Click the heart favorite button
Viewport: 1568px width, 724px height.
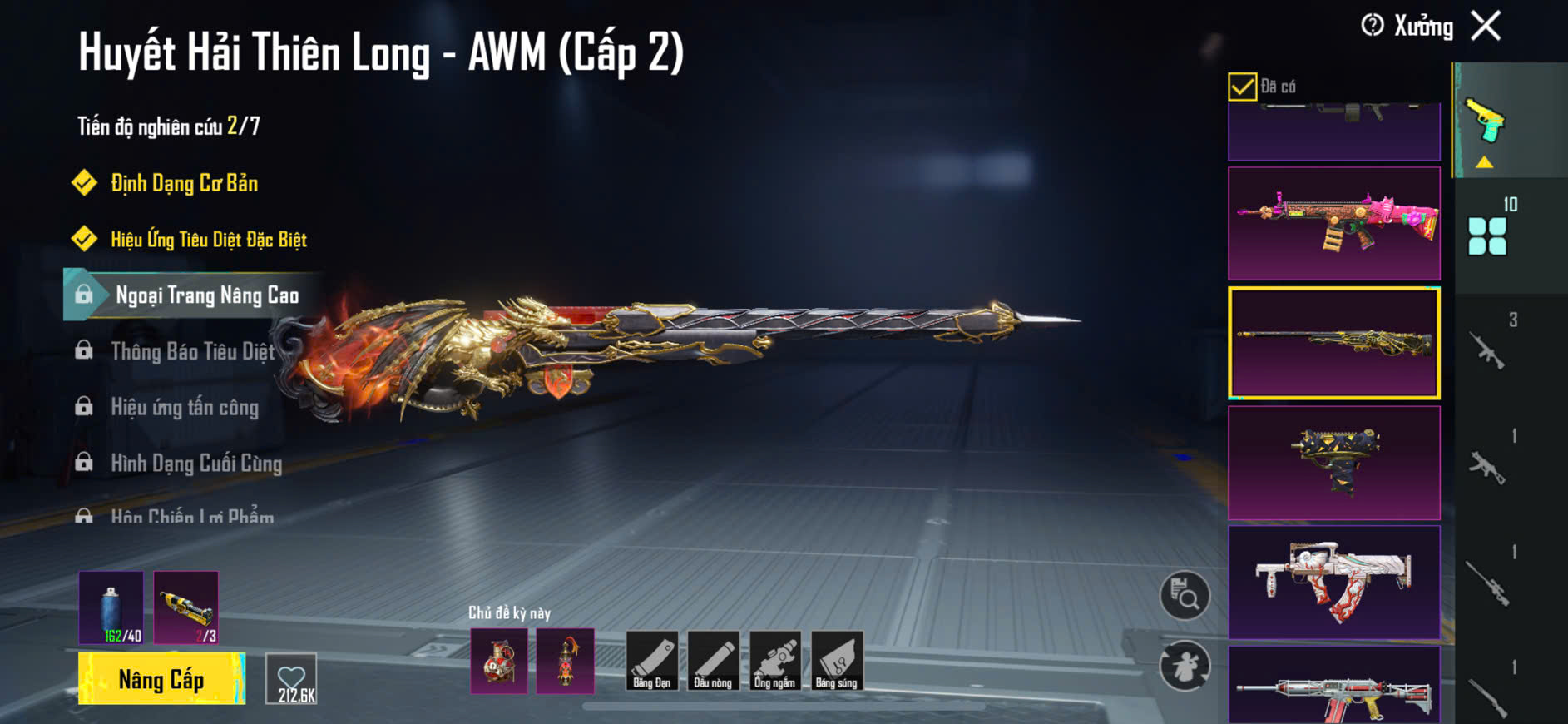tap(291, 679)
